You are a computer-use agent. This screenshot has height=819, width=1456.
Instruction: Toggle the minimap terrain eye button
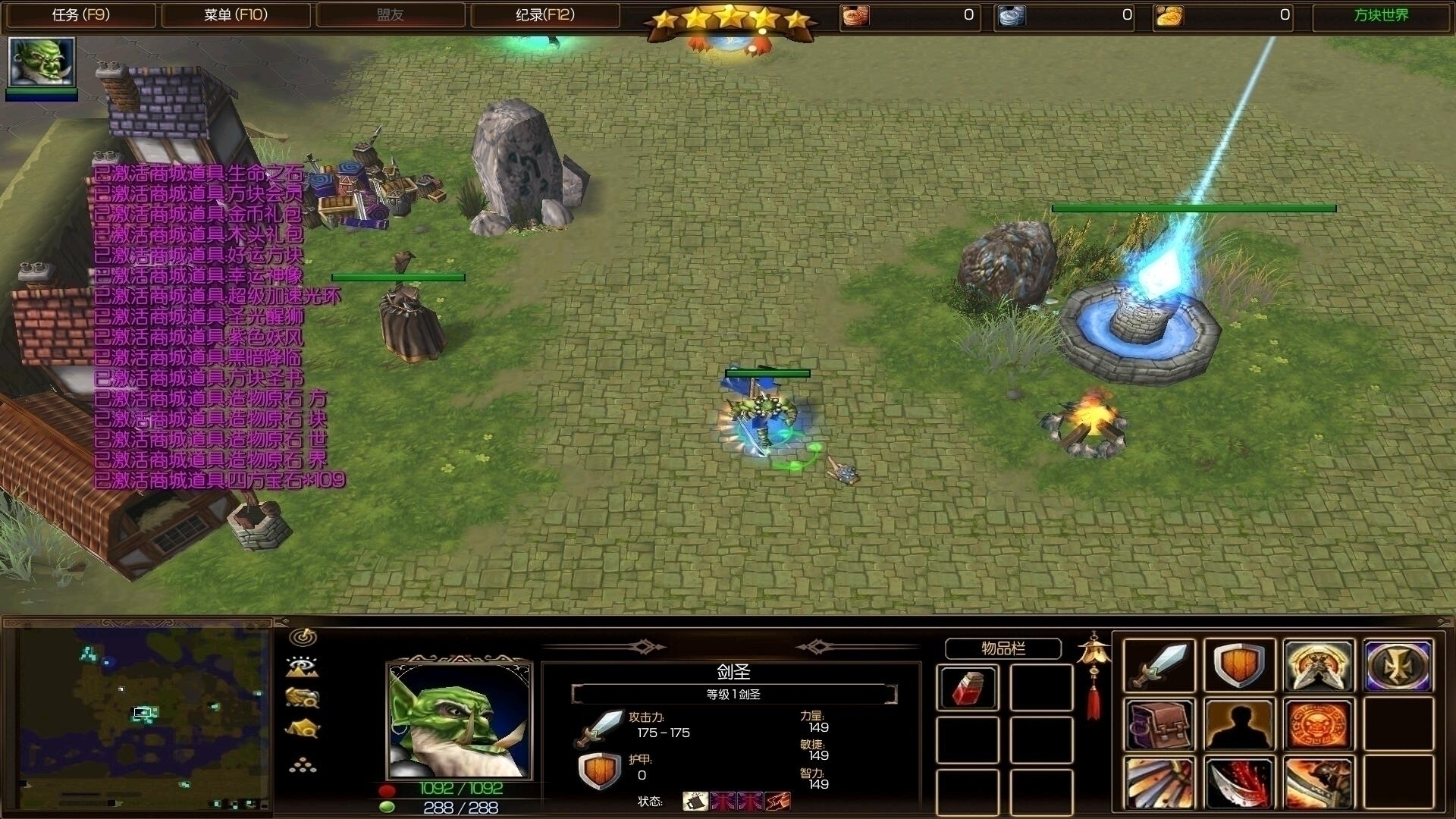click(303, 667)
